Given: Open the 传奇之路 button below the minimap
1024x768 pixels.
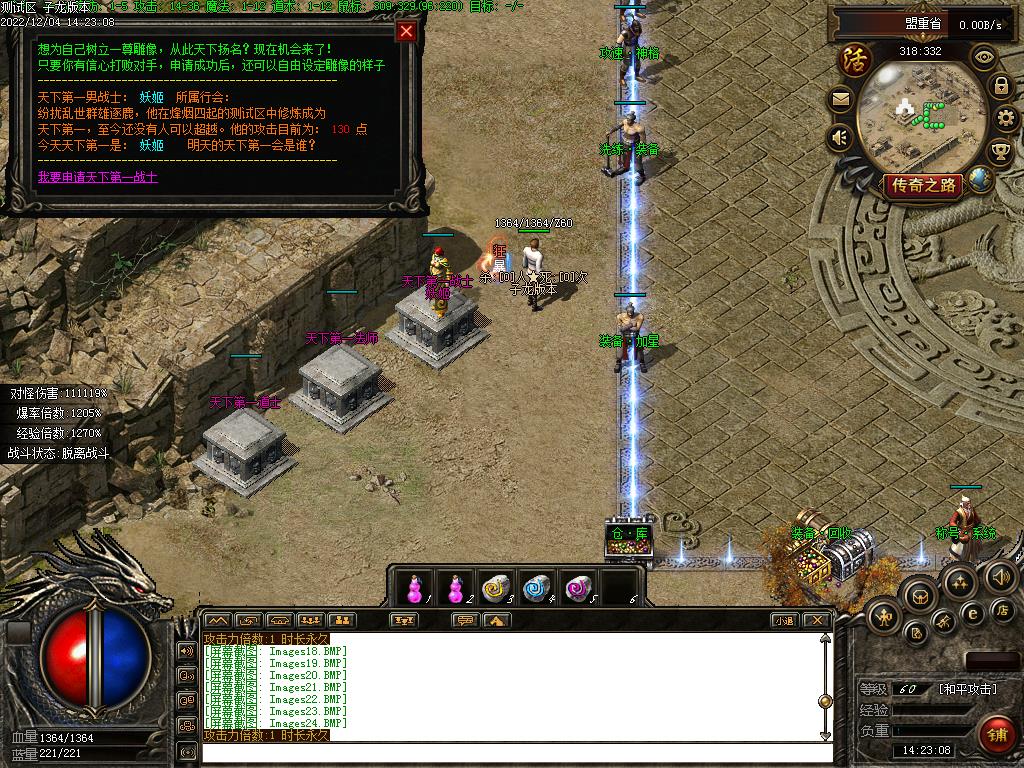Looking at the screenshot, I should (x=922, y=185).
